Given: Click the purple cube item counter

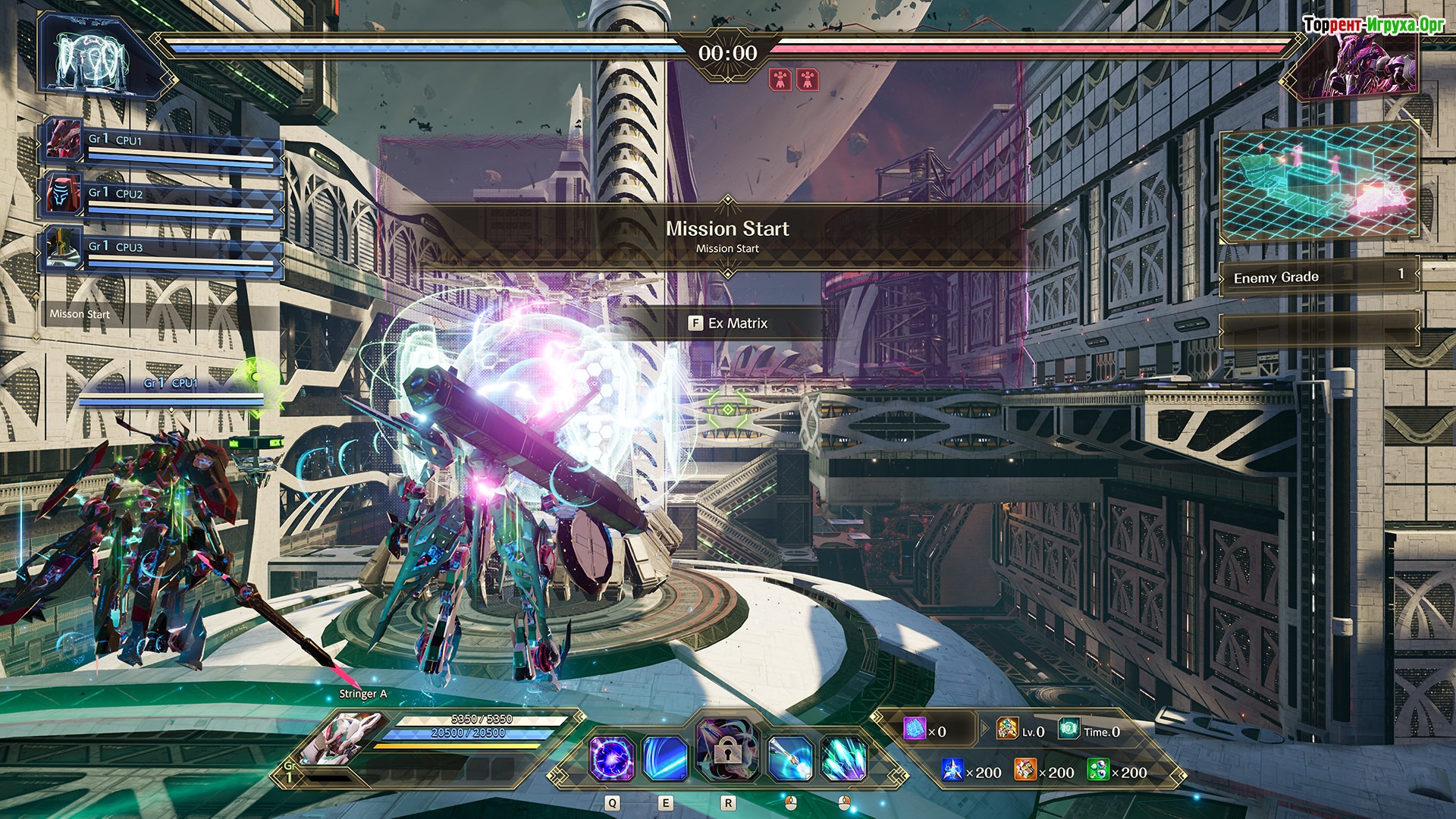Looking at the screenshot, I should [915, 730].
